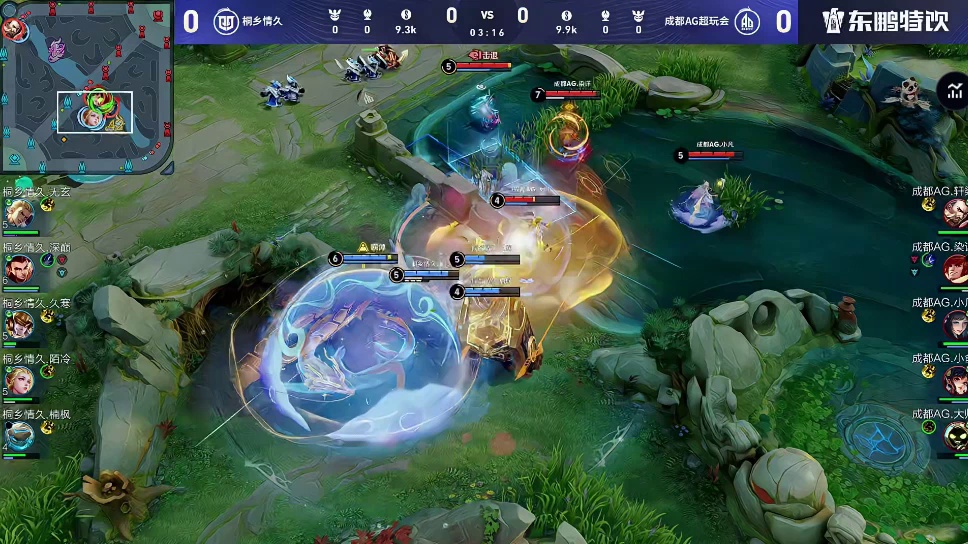This screenshot has height=544, width=968.
Task: Click the 成都AG超玩会 team logo
Action: tap(747, 20)
